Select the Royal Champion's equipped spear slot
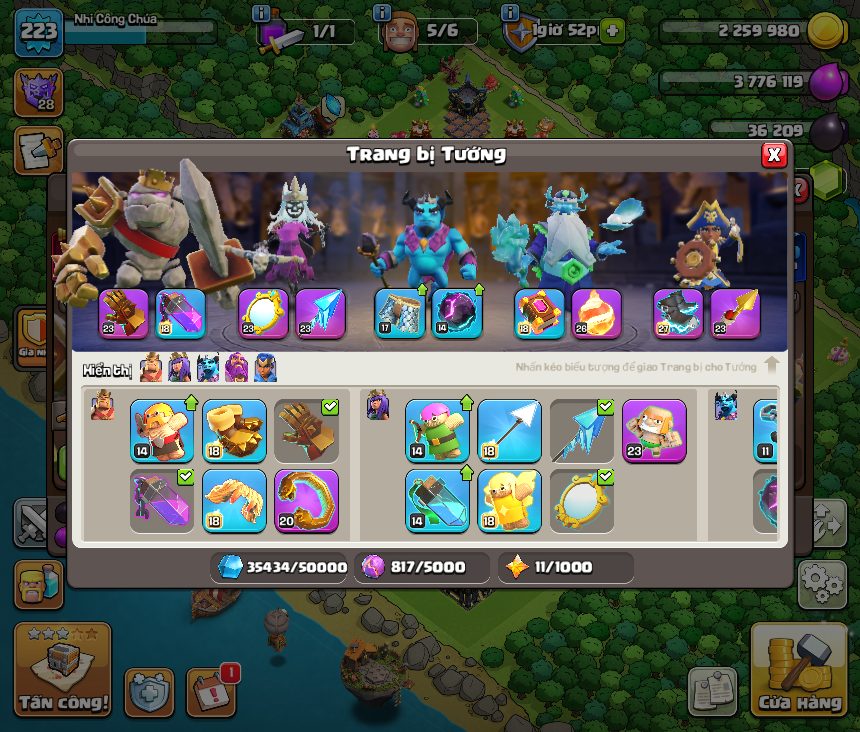The width and height of the screenshot is (860, 732). (735, 314)
